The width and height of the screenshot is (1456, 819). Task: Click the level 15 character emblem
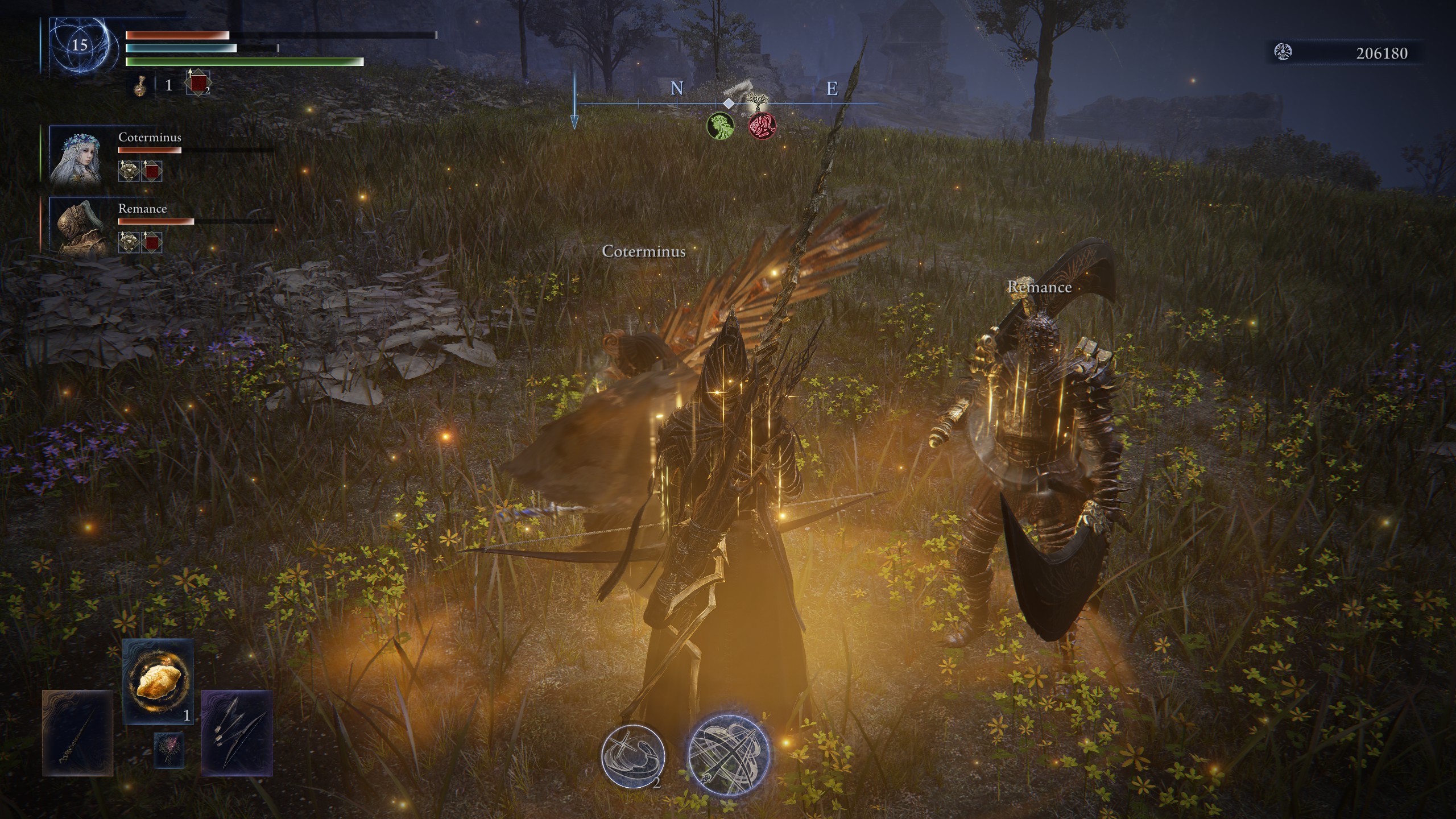79,45
